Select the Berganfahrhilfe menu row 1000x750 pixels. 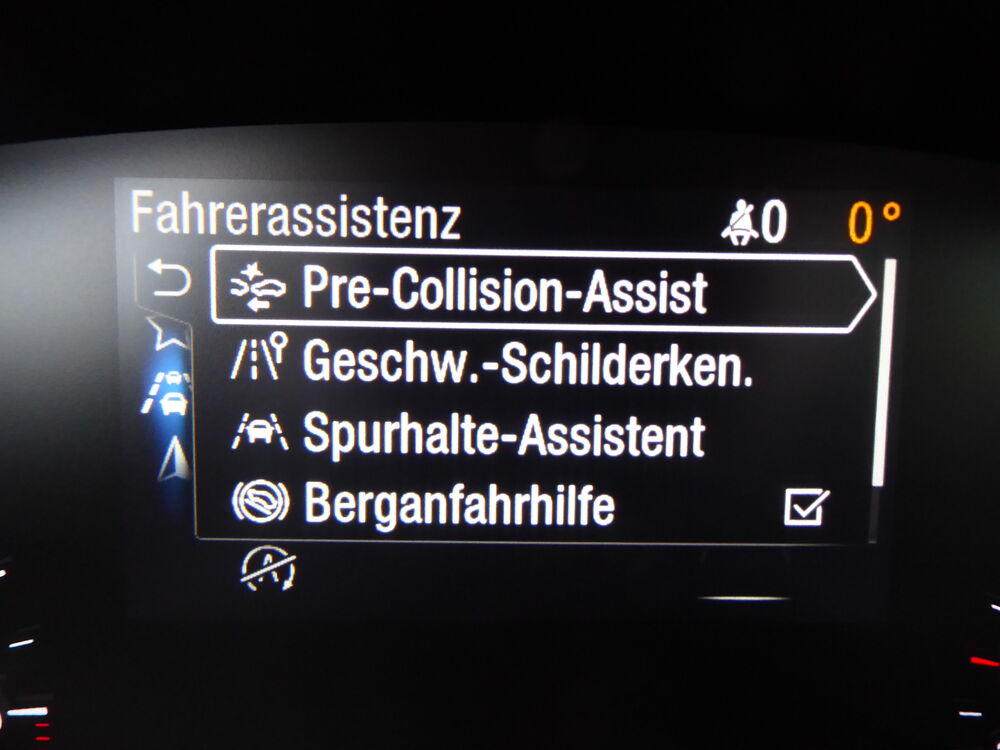459,505
